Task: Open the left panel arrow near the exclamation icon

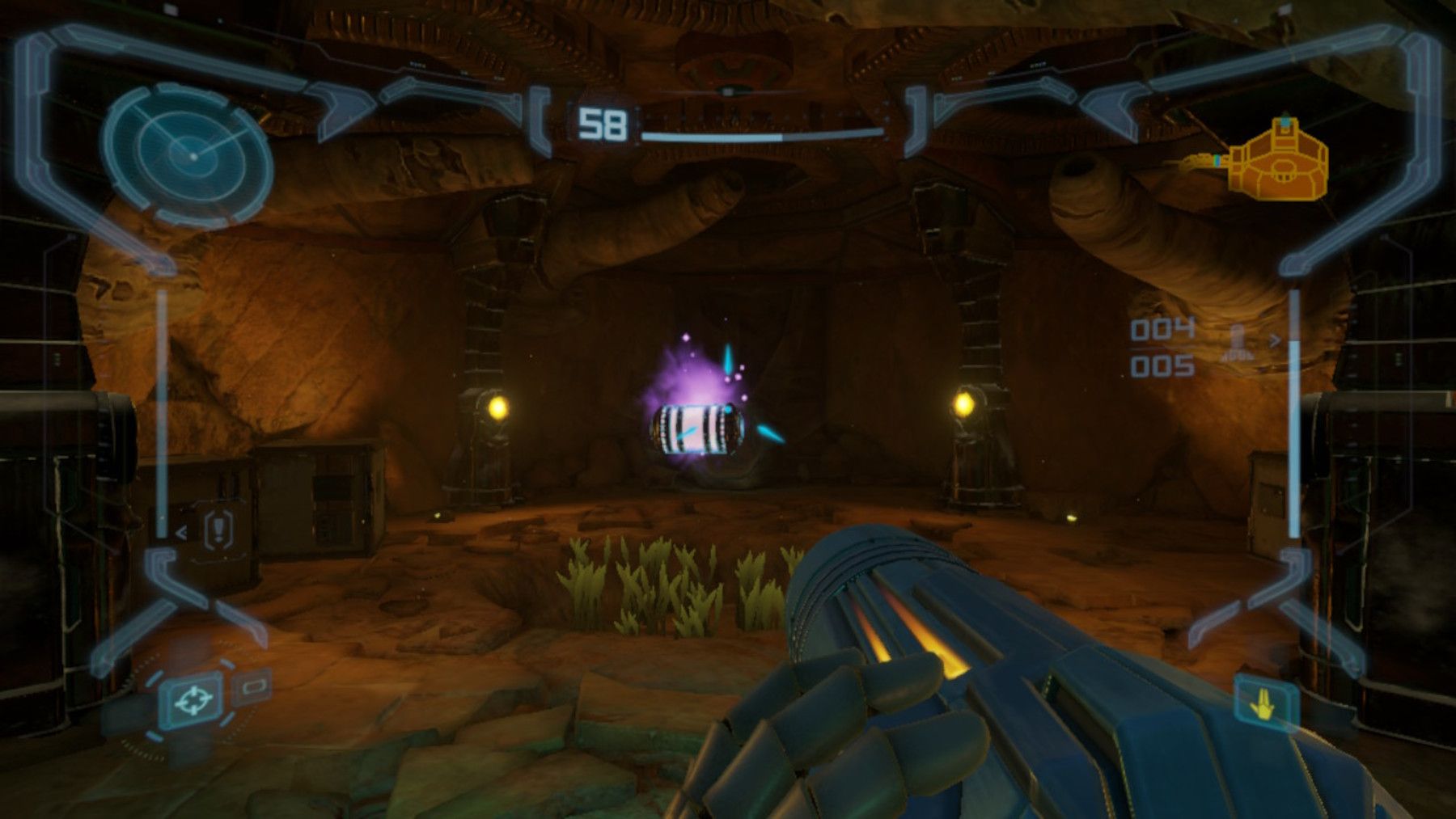Action: click(x=180, y=534)
